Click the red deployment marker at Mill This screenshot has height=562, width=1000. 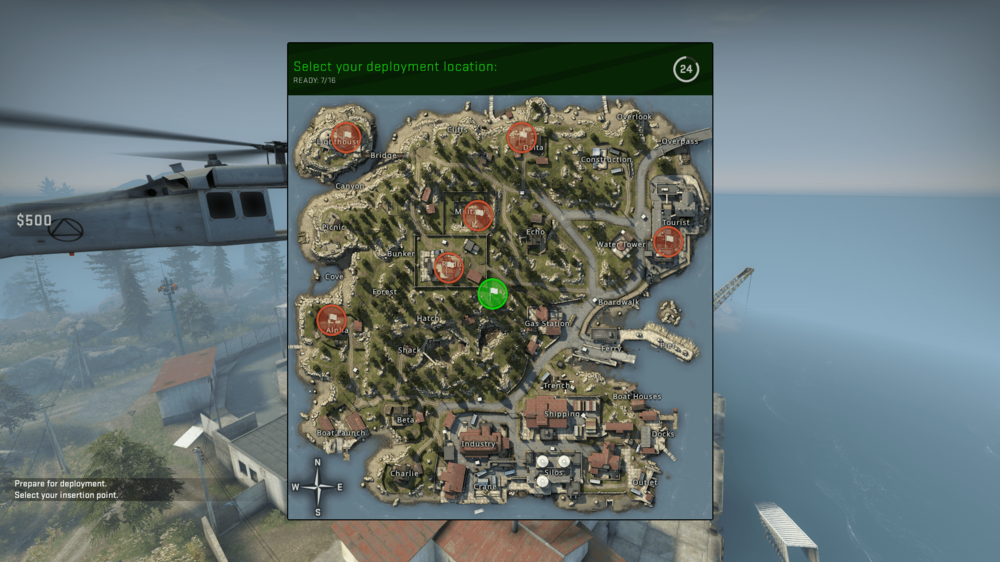coord(478,215)
